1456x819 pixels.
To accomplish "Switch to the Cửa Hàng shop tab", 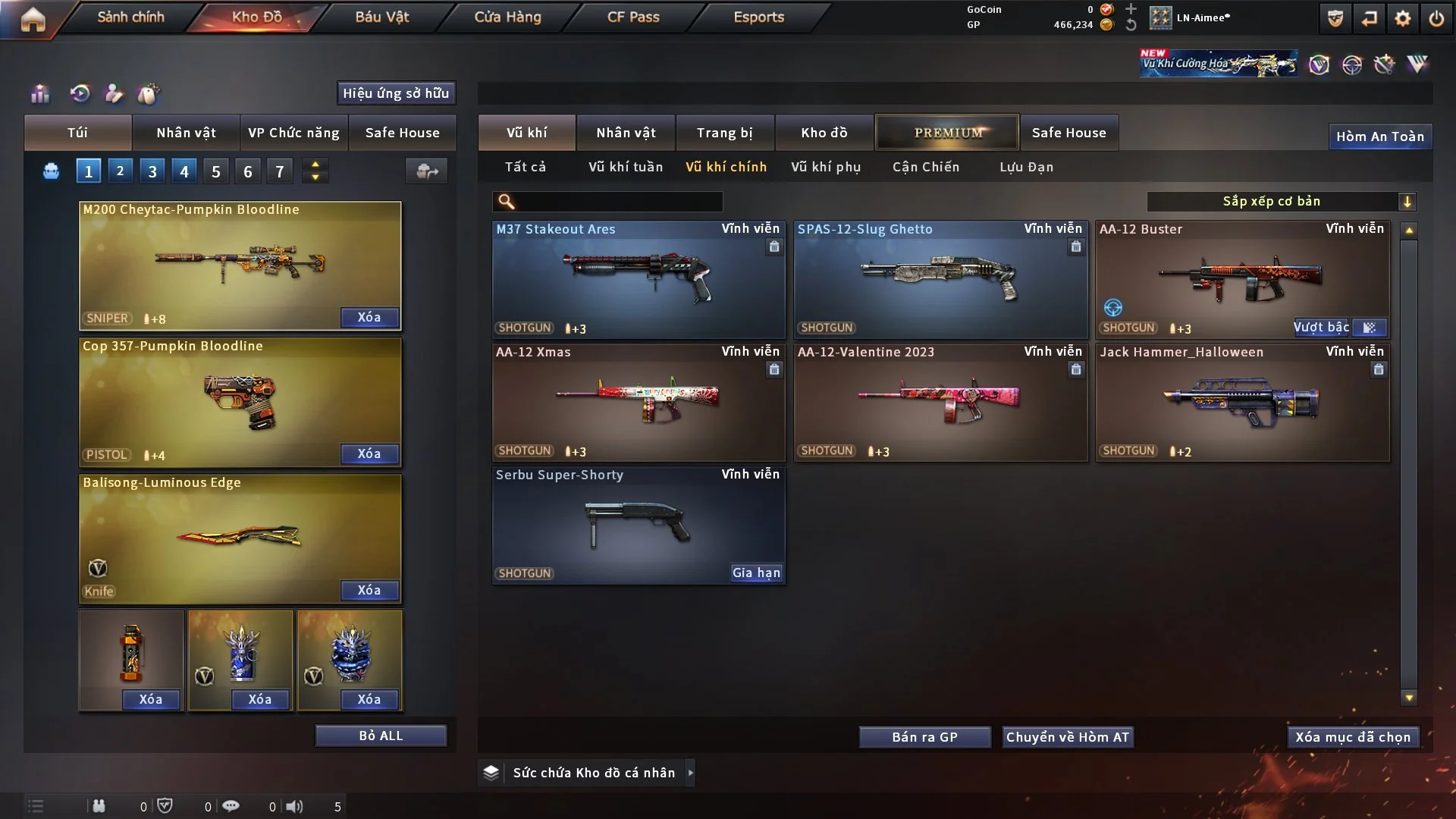I will 507,17.
